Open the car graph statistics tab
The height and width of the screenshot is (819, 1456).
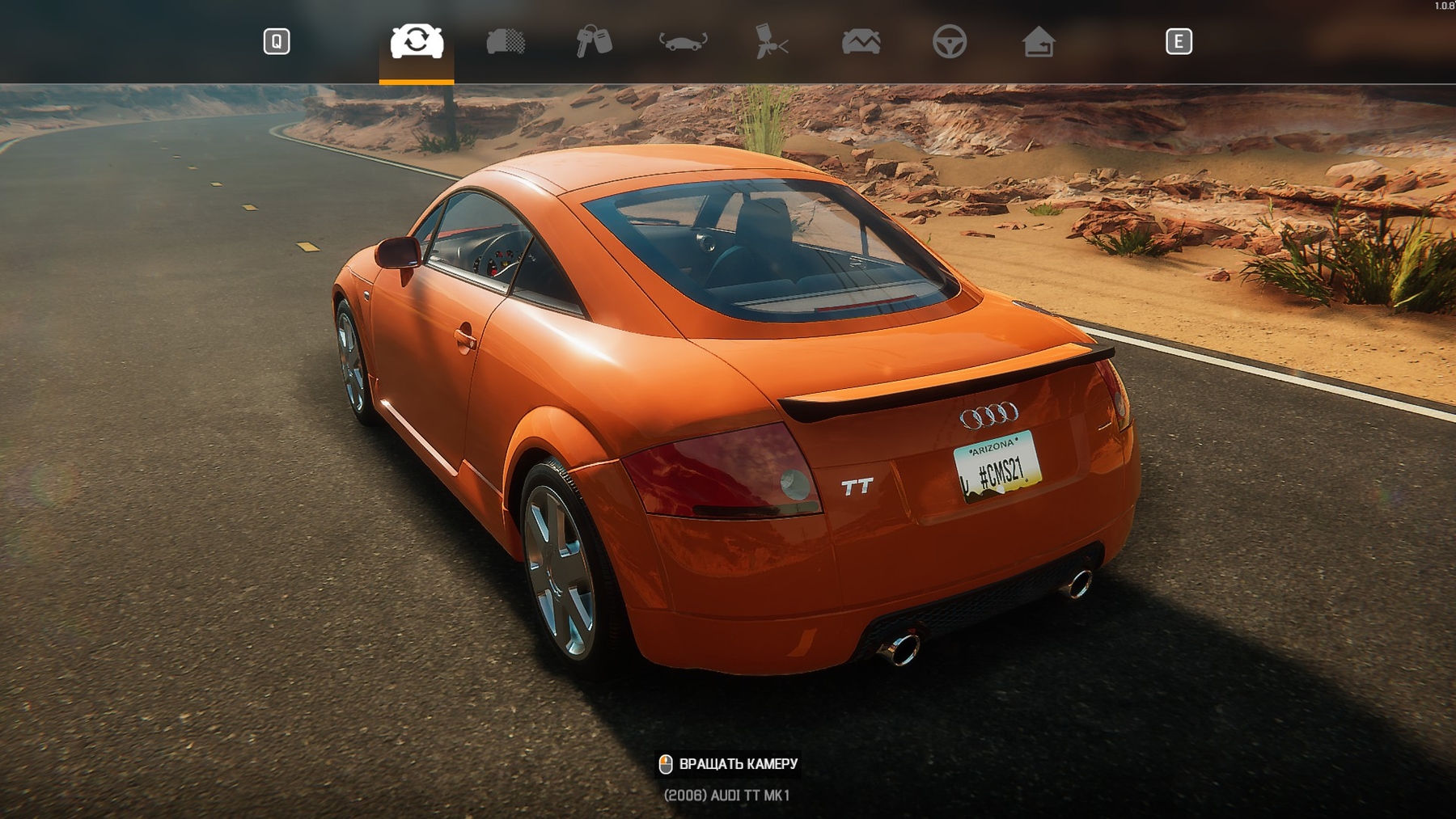[861, 41]
